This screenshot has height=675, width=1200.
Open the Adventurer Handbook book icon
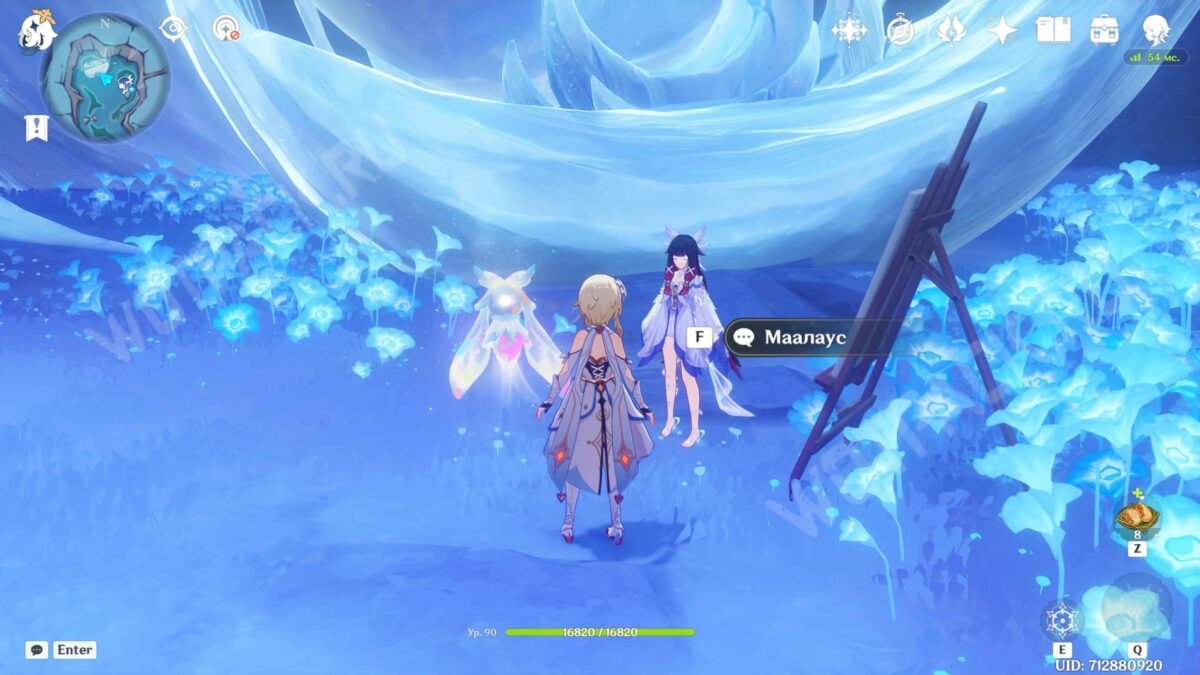click(x=1053, y=30)
